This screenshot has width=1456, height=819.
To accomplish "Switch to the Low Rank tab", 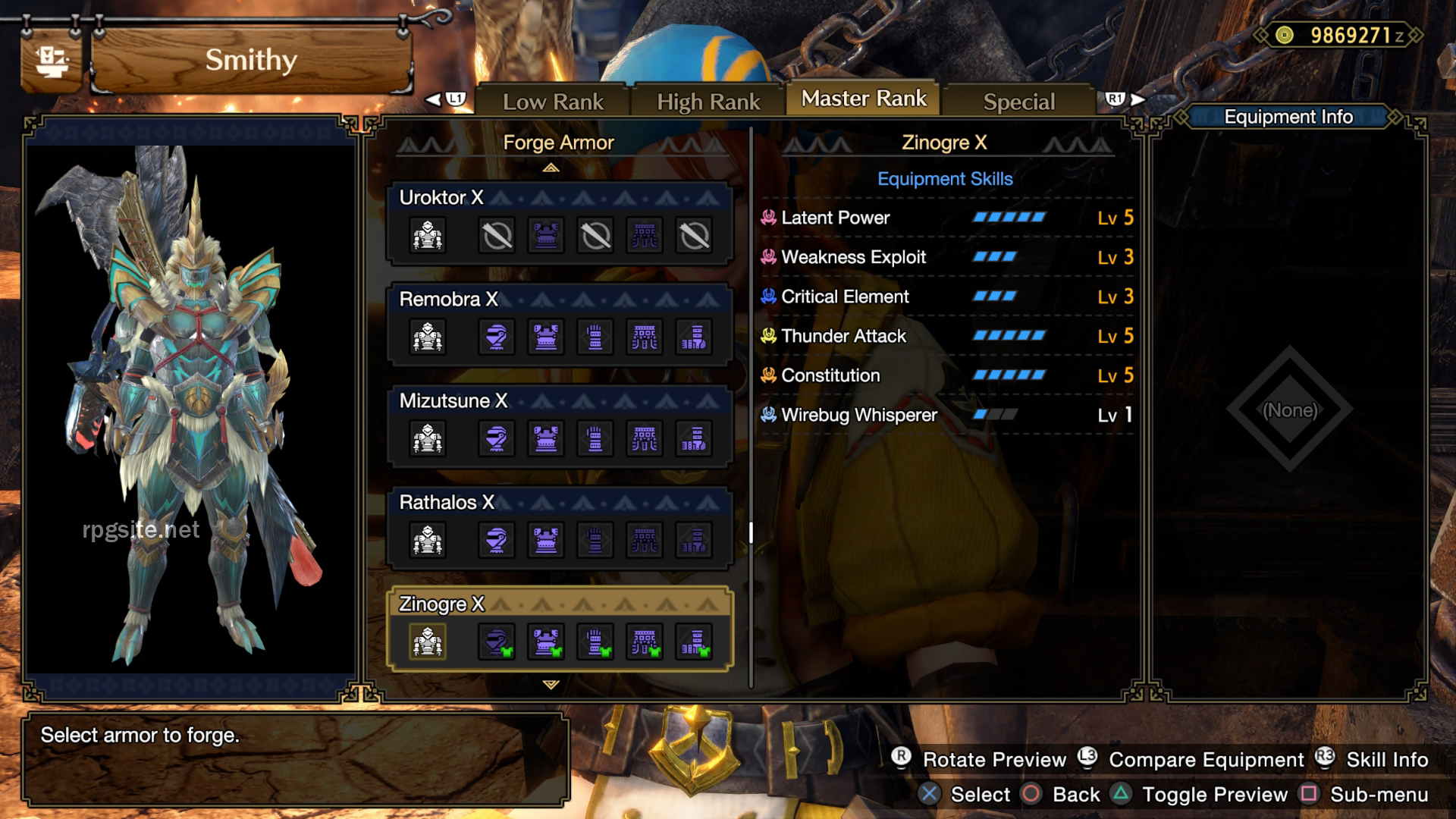I will [553, 101].
